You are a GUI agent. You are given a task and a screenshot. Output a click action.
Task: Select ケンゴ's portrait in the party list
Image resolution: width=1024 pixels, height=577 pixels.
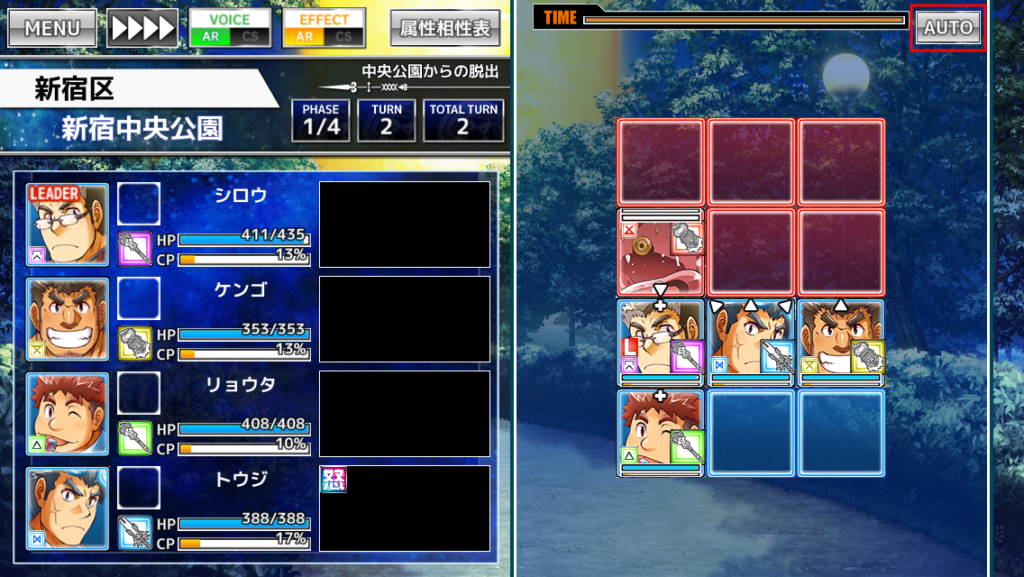(x=67, y=319)
